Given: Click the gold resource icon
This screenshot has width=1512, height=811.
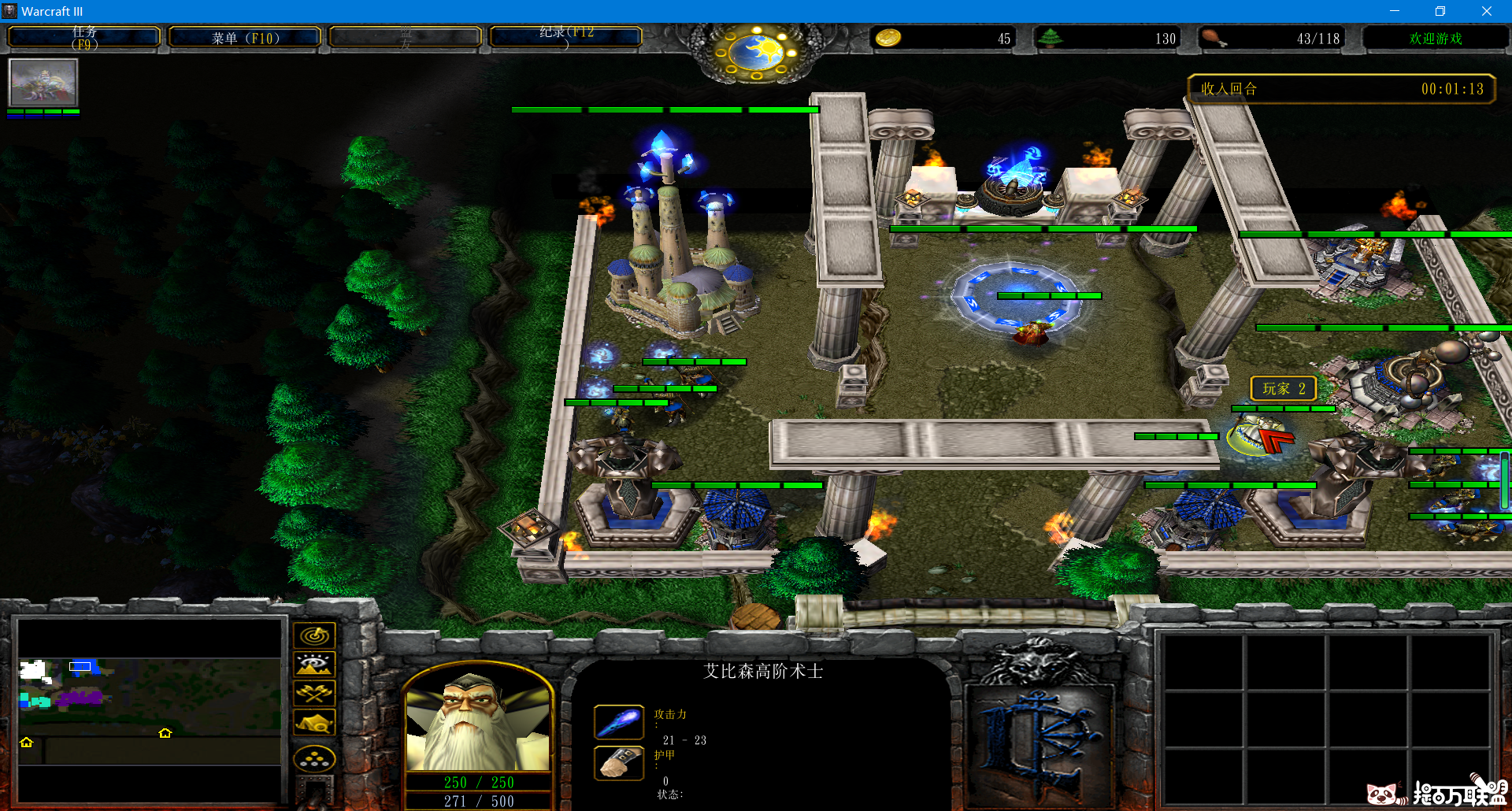Looking at the screenshot, I should 888,38.
